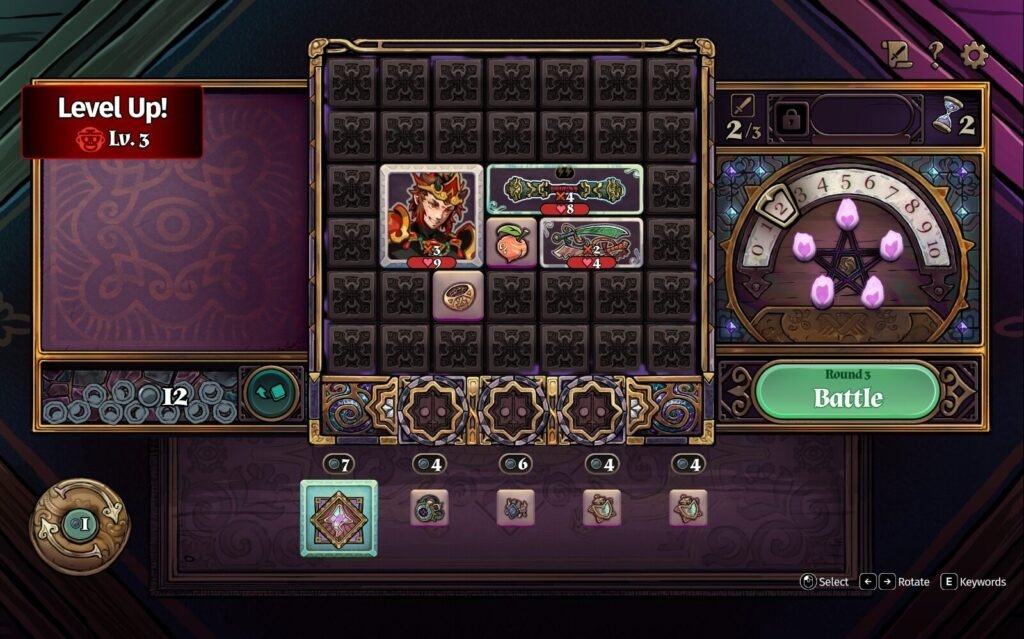Image resolution: width=1024 pixels, height=639 pixels.
Task: Select the Monkey King hero tile
Action: click(431, 216)
